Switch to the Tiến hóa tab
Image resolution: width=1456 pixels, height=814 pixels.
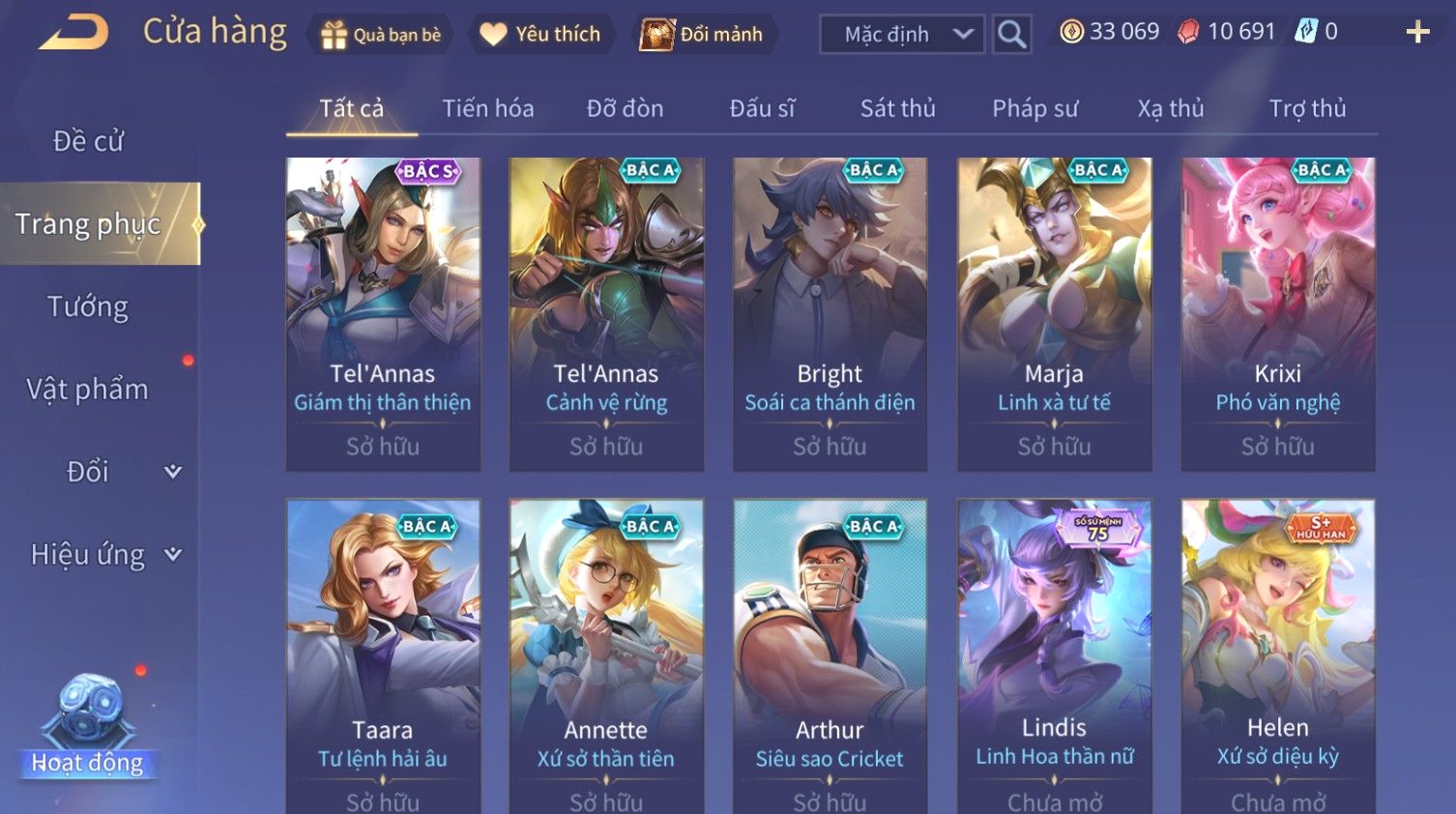[x=487, y=108]
